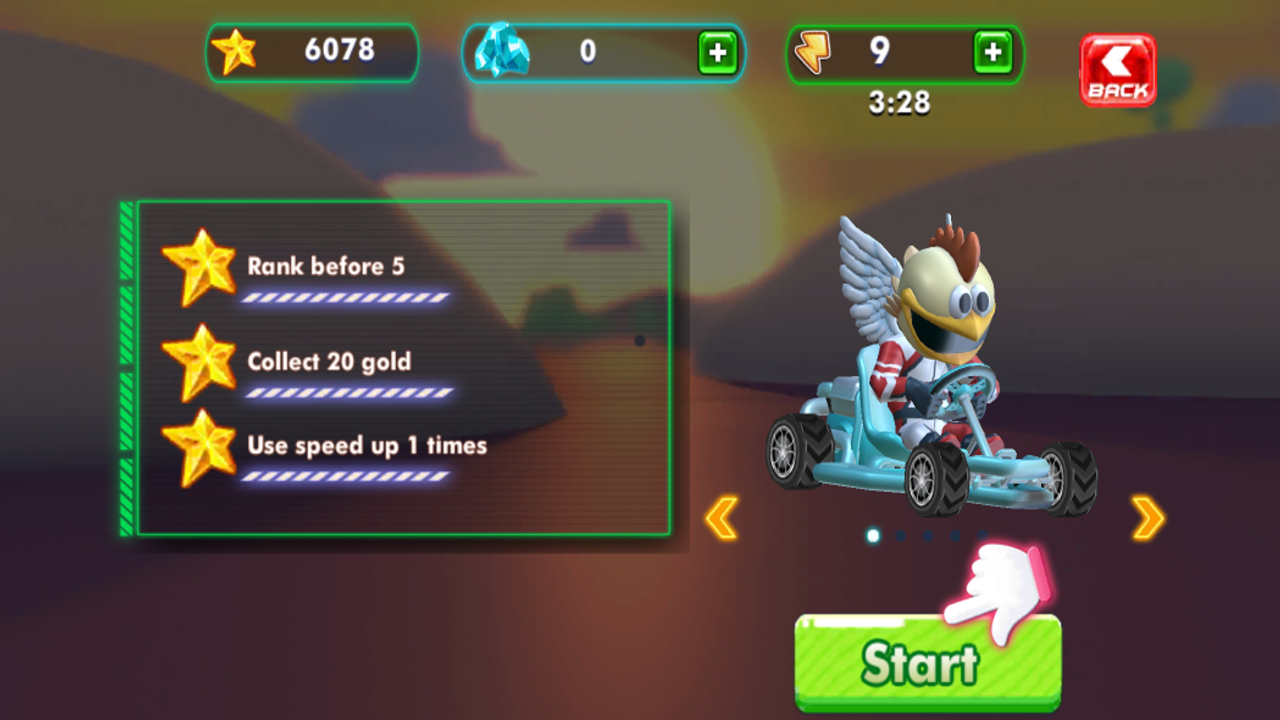Select the first pagination dot below the kart
Viewport: 1280px width, 720px height.
[872, 535]
